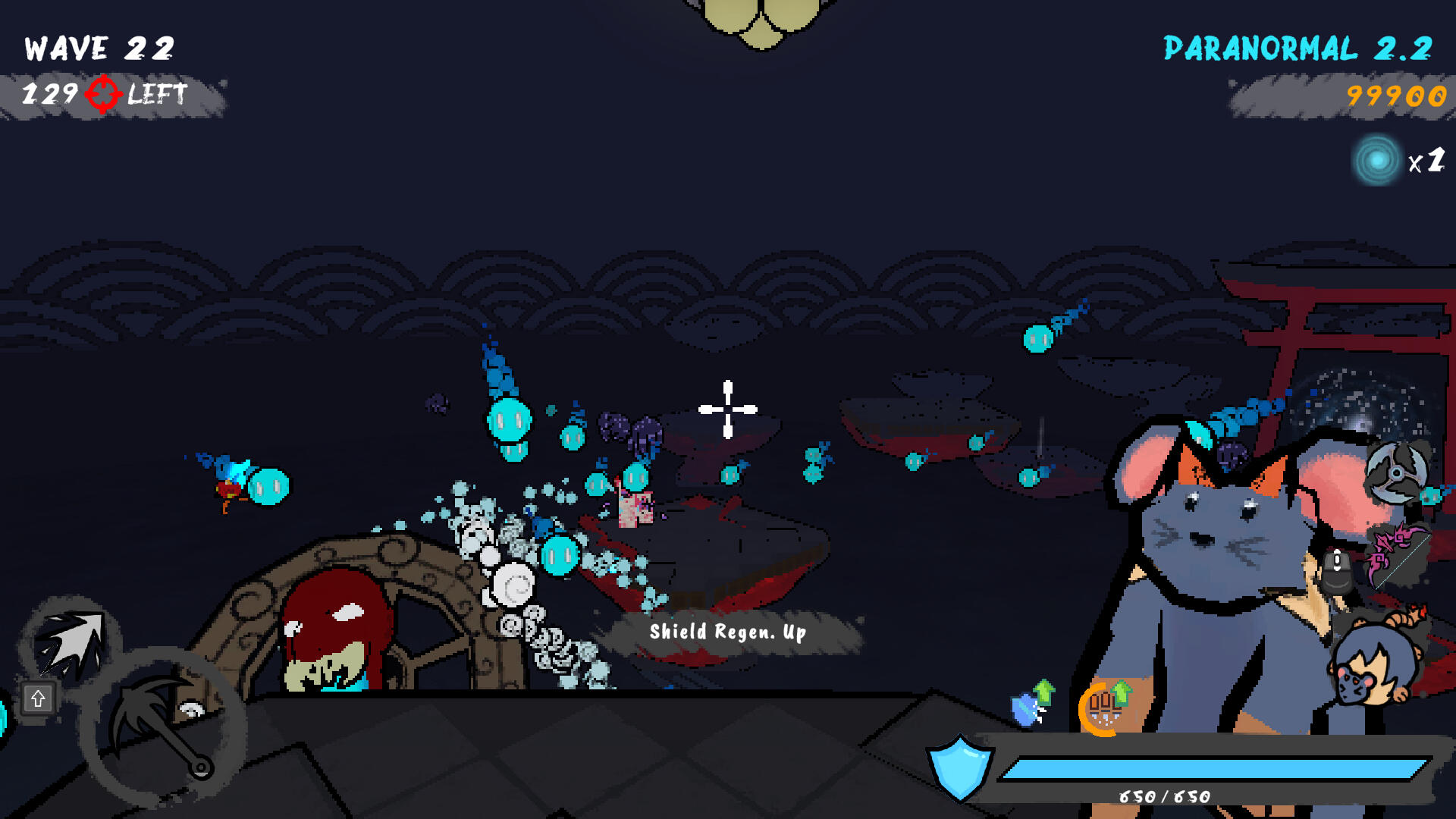This screenshot has width=1456, height=819.
Task: Select the blue spirit orb counter icon
Action: pos(1377,160)
